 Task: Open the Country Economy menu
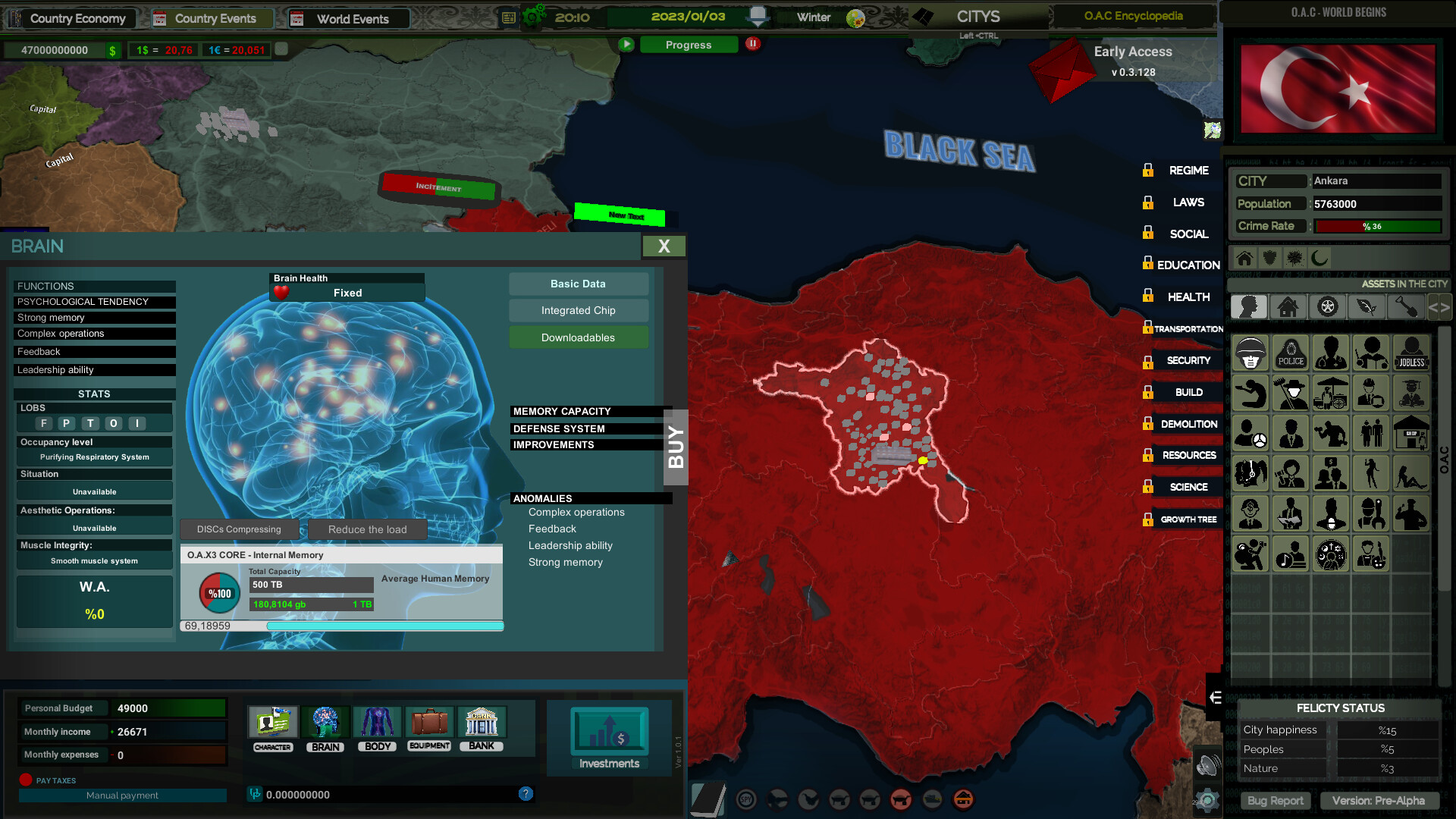tap(72, 18)
